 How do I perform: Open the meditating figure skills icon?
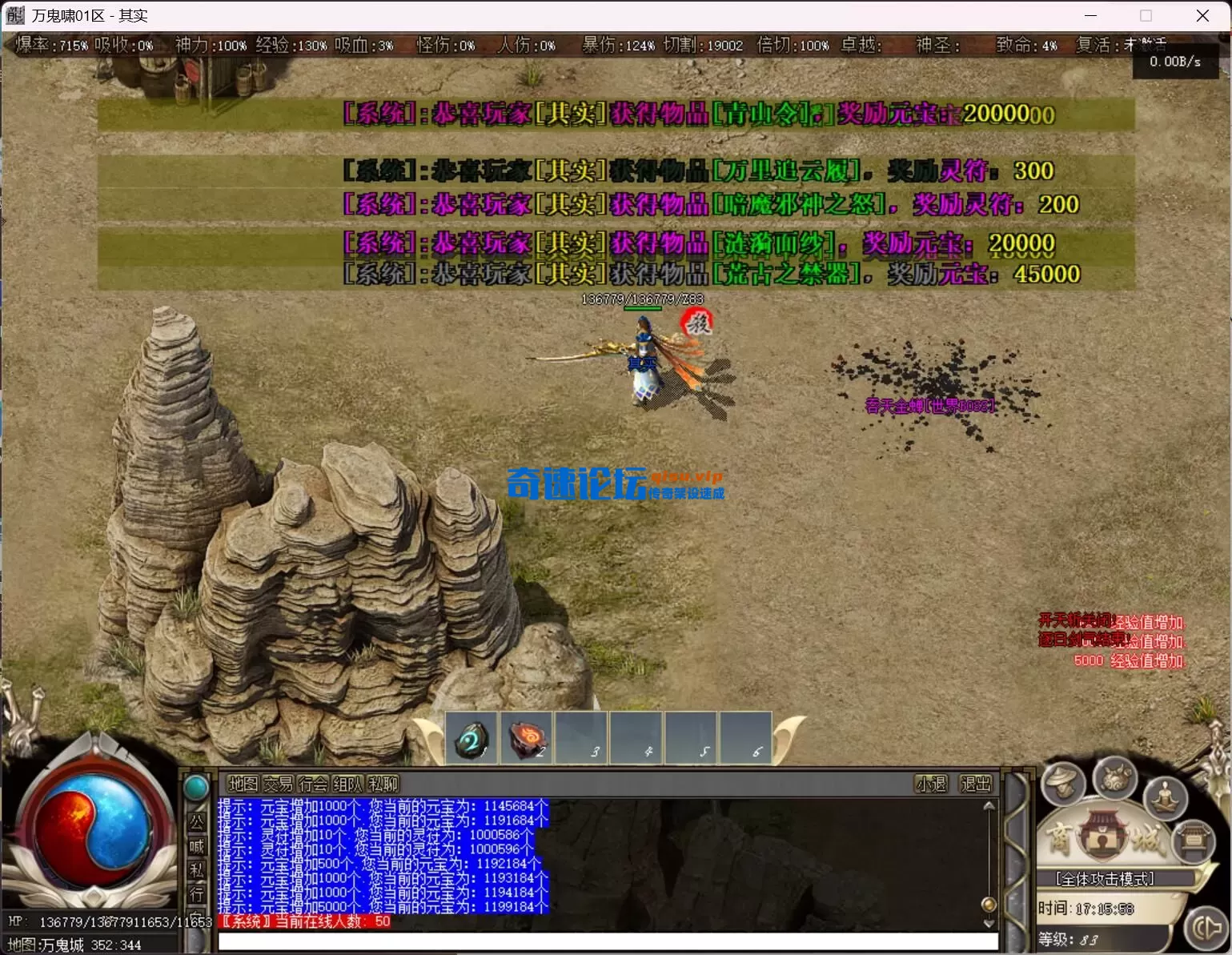(1165, 797)
